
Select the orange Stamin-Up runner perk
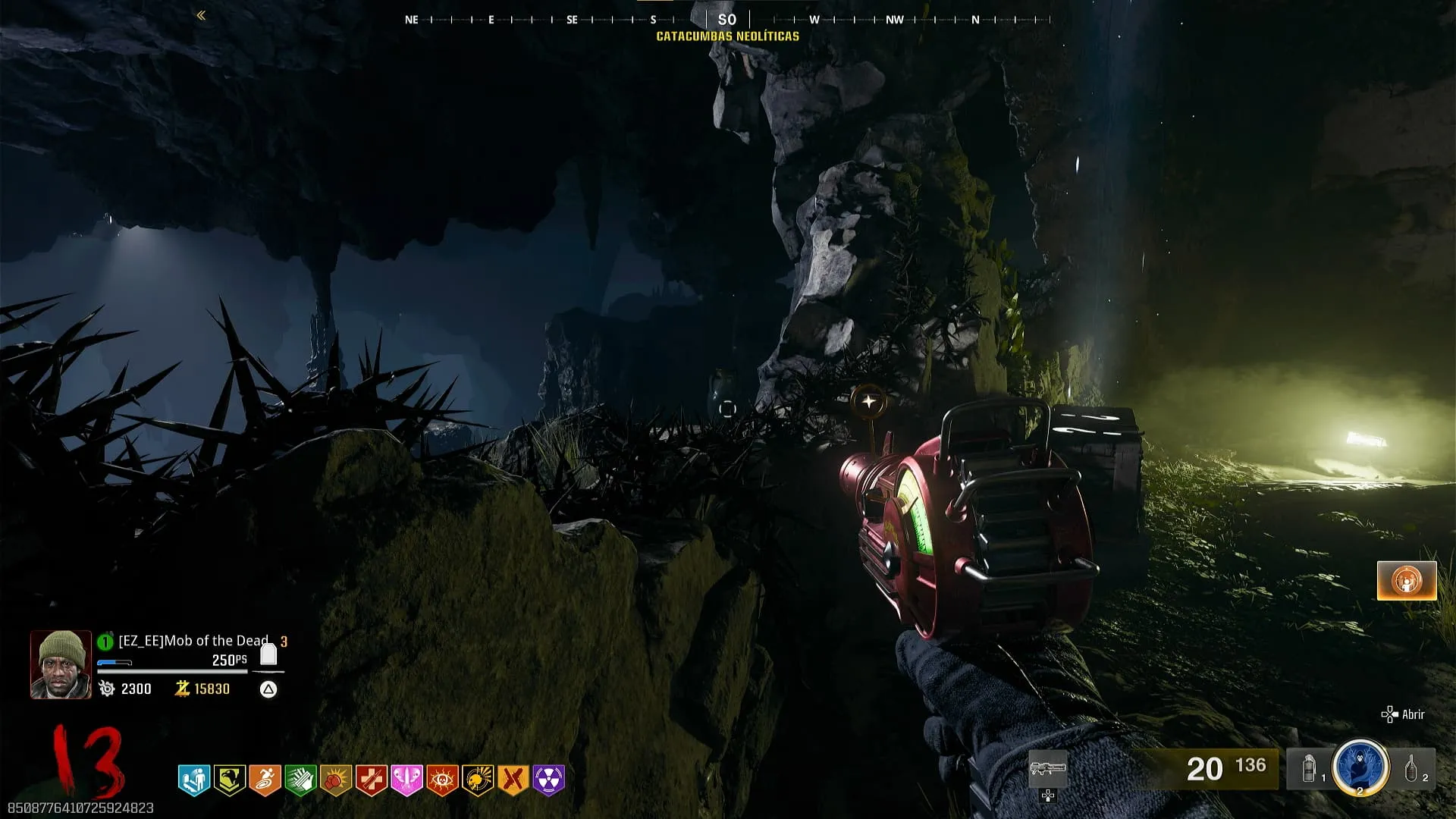click(x=265, y=780)
